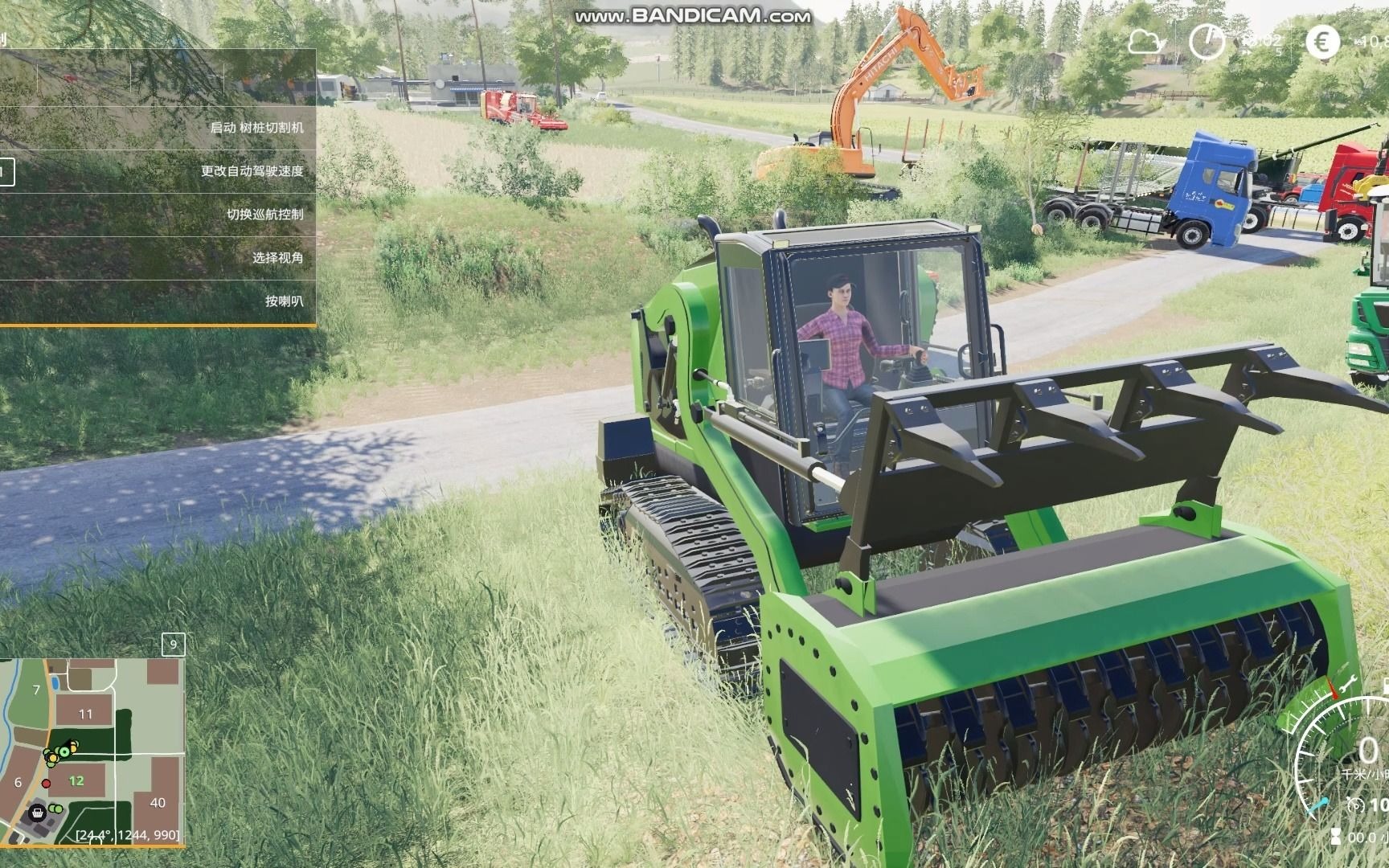Enable the stump cutter with 启动 树桩切割机
Image resolution: width=1389 pixels, height=868 pixels.
point(259,126)
